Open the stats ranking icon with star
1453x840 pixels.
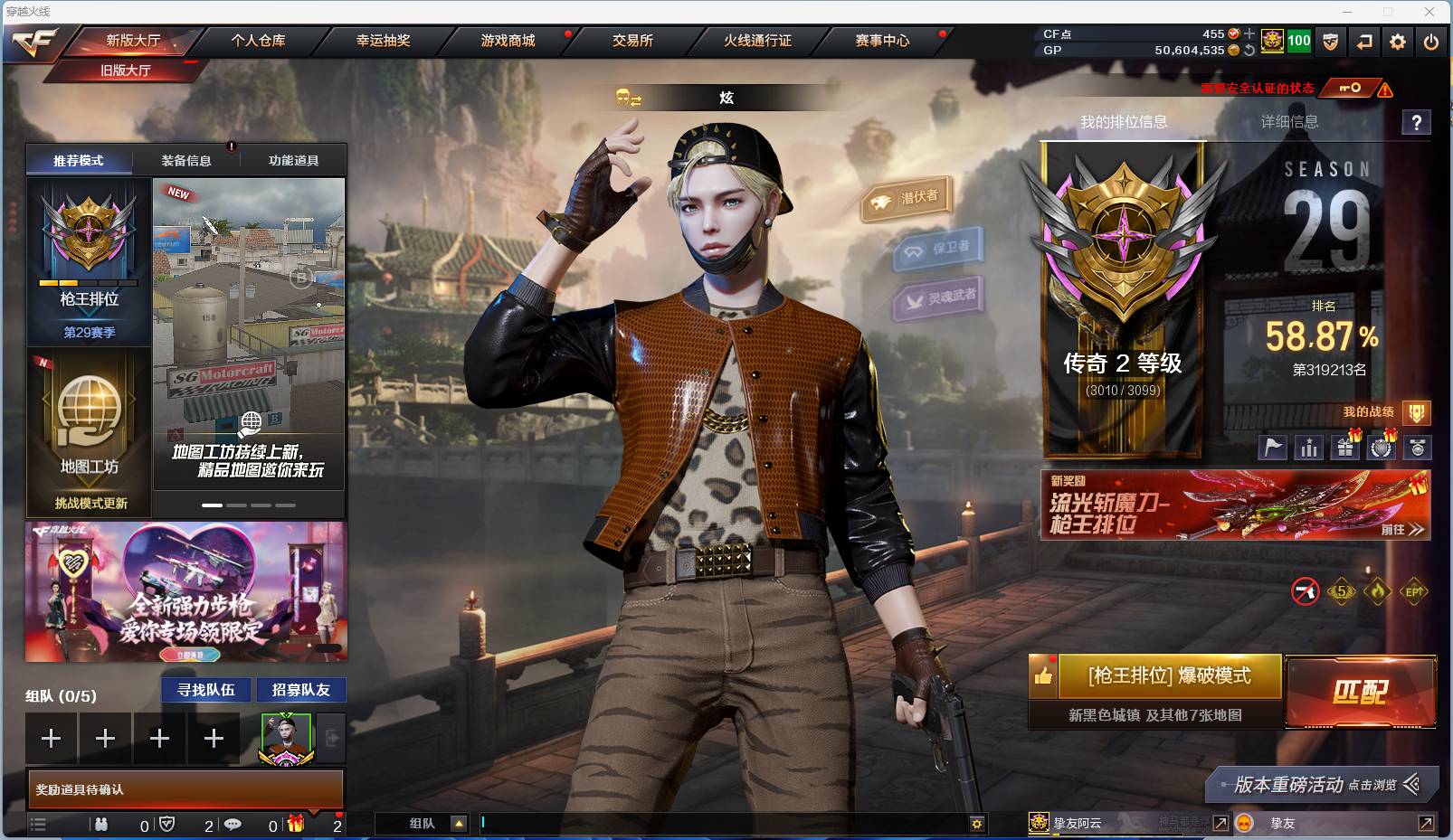click(1308, 447)
